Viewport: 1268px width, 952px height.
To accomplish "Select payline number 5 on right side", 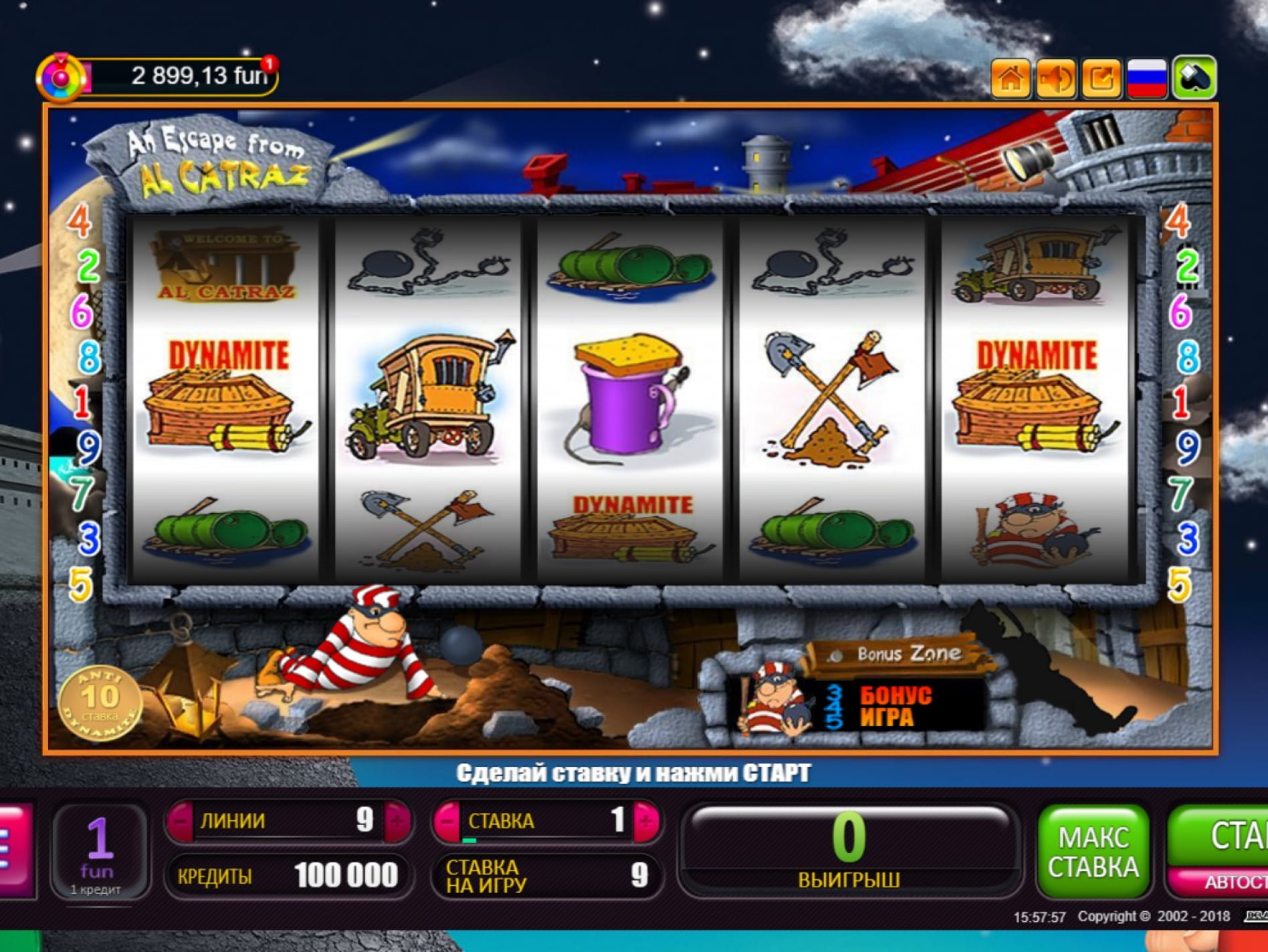I will pyautogui.click(x=1179, y=584).
